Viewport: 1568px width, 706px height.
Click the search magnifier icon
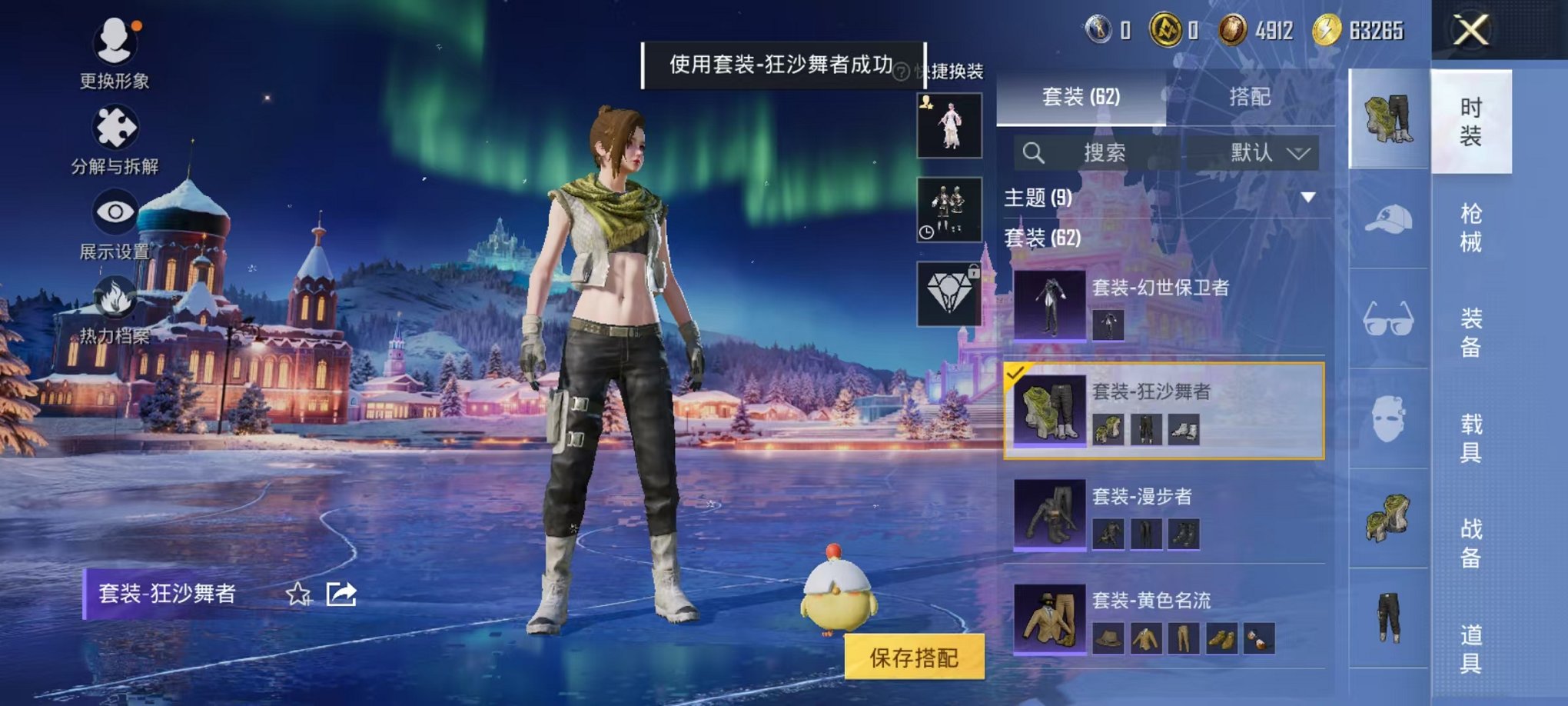[1034, 152]
